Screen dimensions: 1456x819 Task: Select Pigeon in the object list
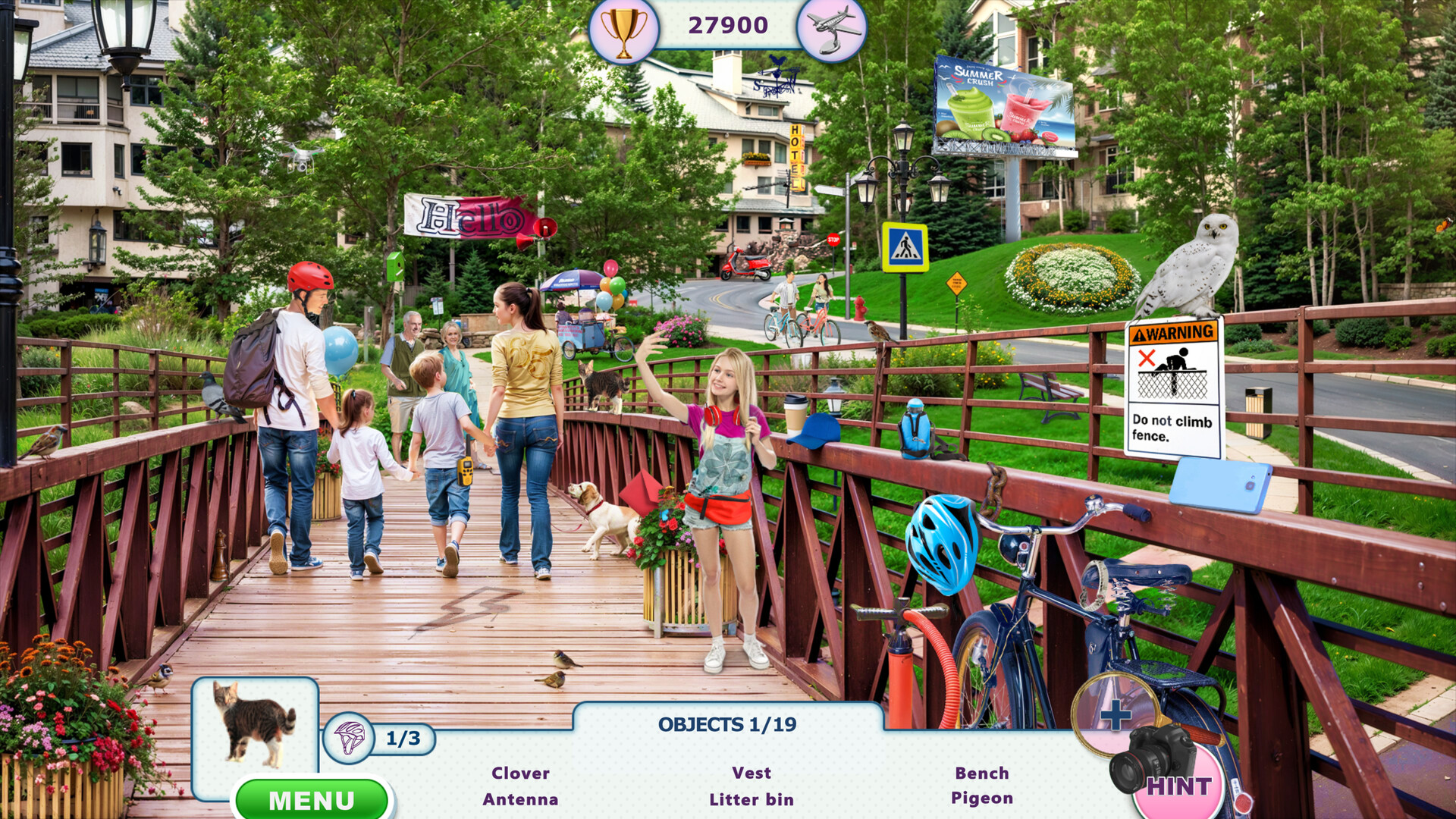click(x=982, y=799)
